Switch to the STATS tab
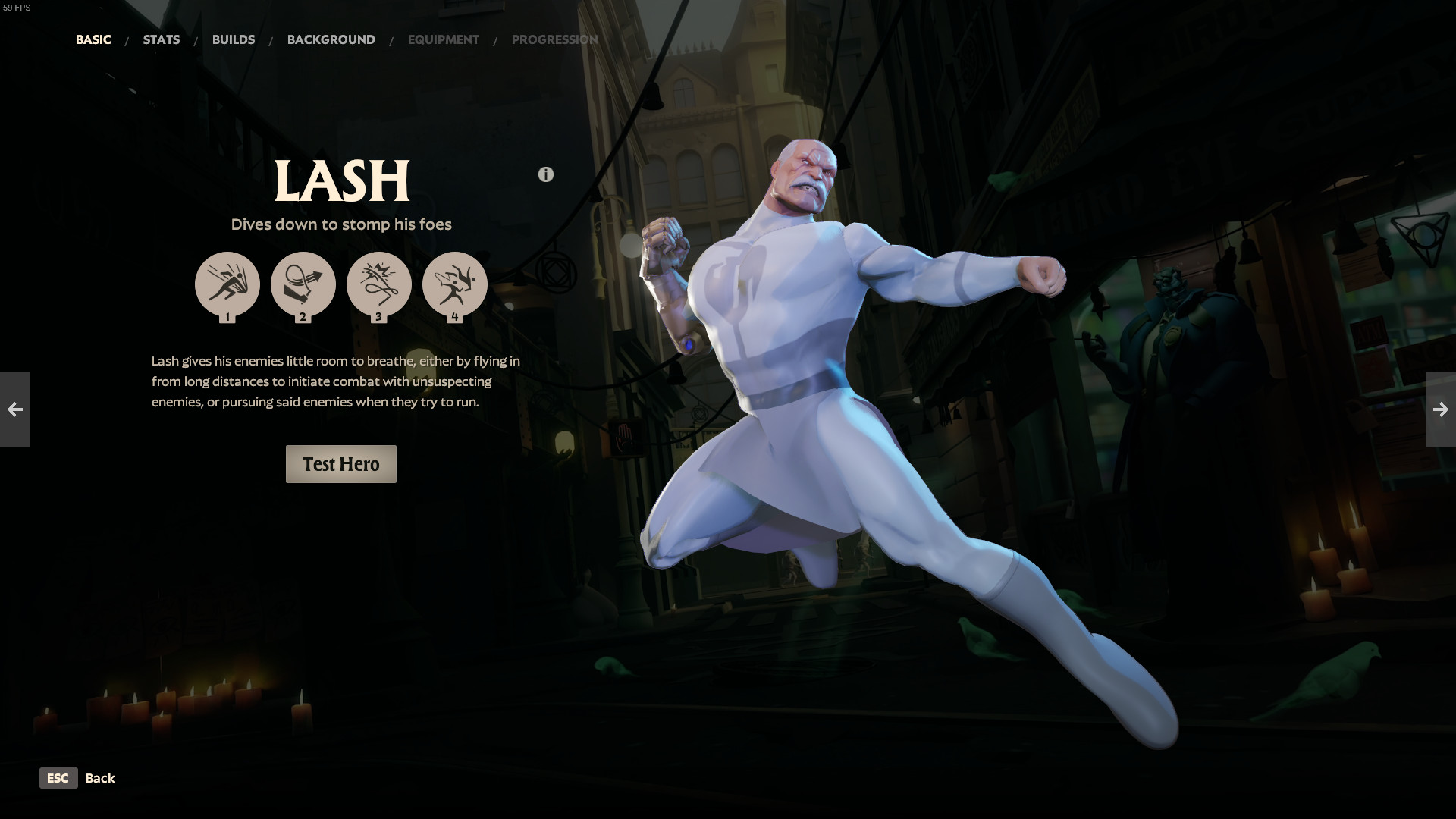This screenshot has width=1456, height=819. pyautogui.click(x=161, y=39)
